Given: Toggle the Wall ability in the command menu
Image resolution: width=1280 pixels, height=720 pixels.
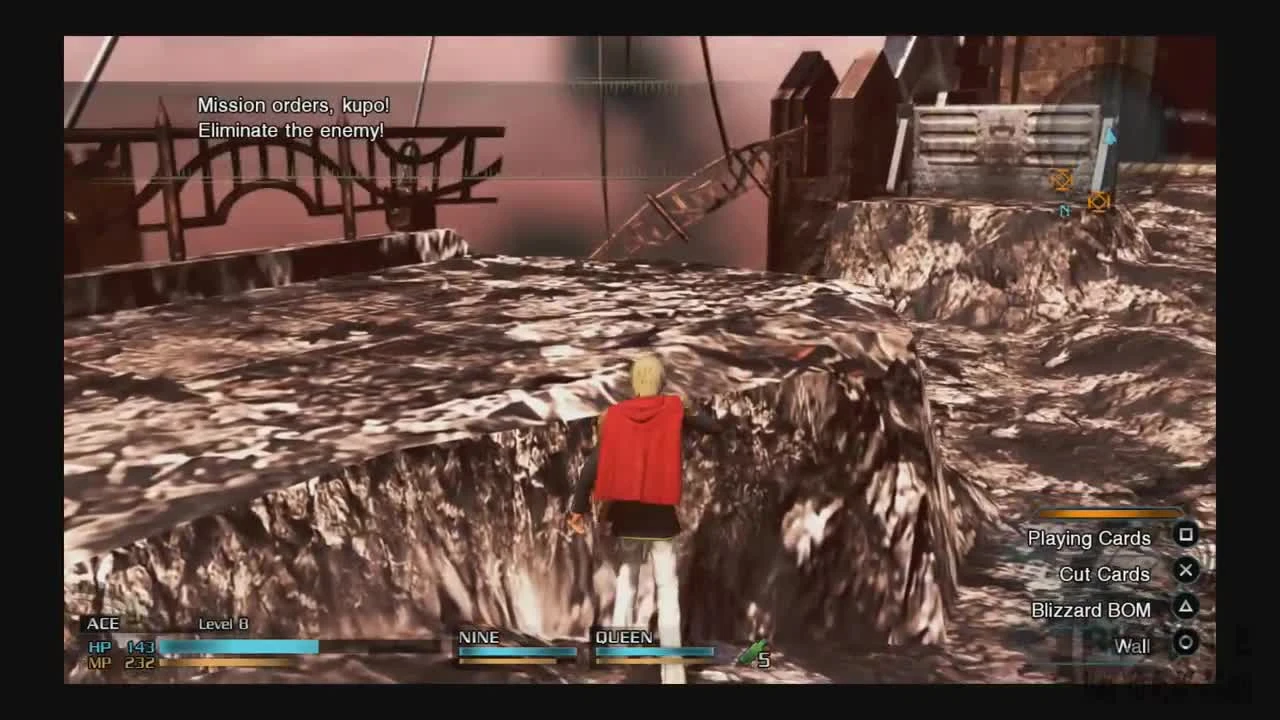Looking at the screenshot, I should pos(1132,646).
